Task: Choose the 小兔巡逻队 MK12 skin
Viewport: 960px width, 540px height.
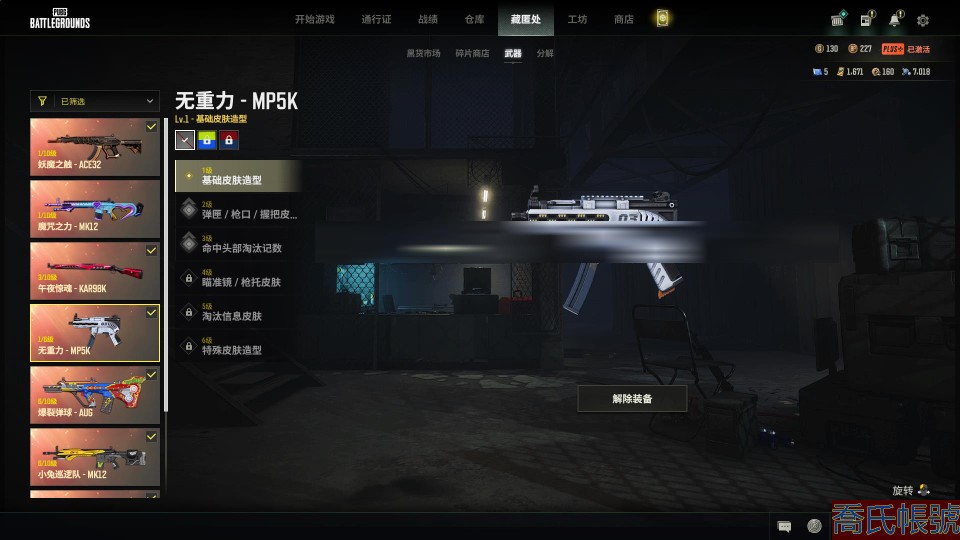Action: pos(95,456)
